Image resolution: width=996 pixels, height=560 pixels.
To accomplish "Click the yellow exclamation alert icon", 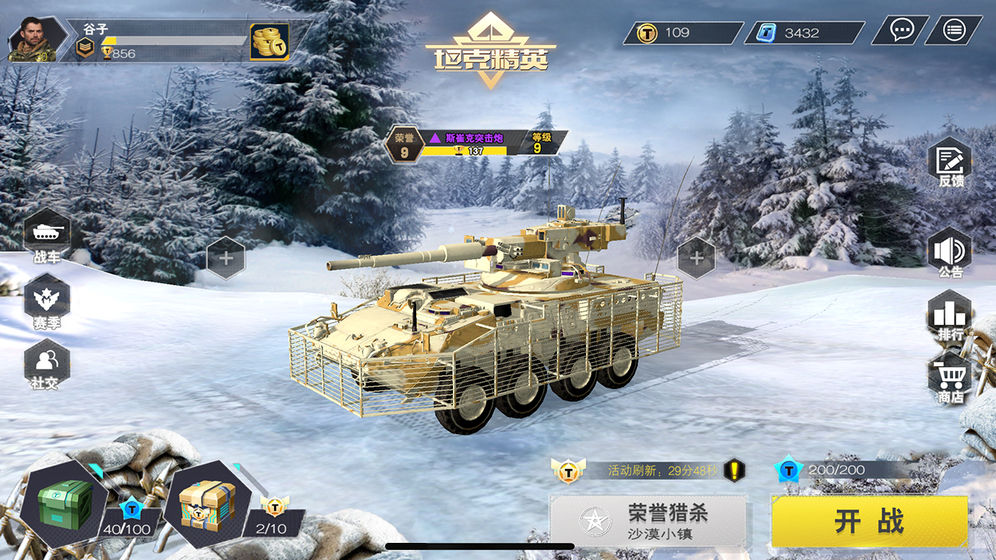I will tap(735, 469).
